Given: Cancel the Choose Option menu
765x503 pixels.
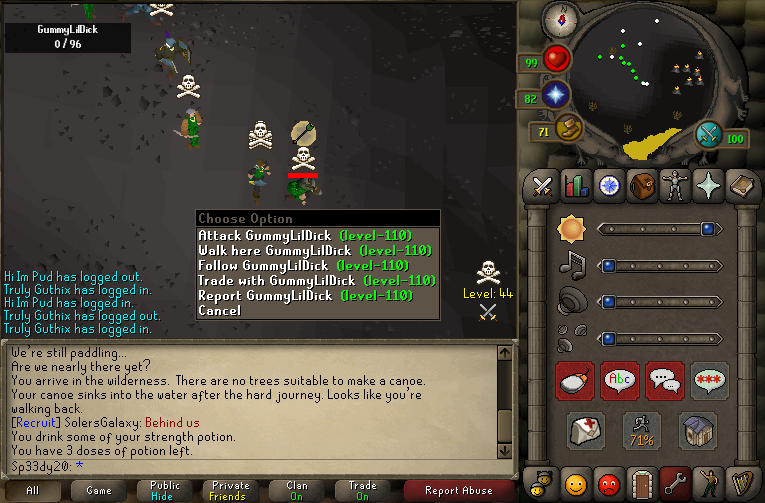Looking at the screenshot, I should click(x=219, y=310).
